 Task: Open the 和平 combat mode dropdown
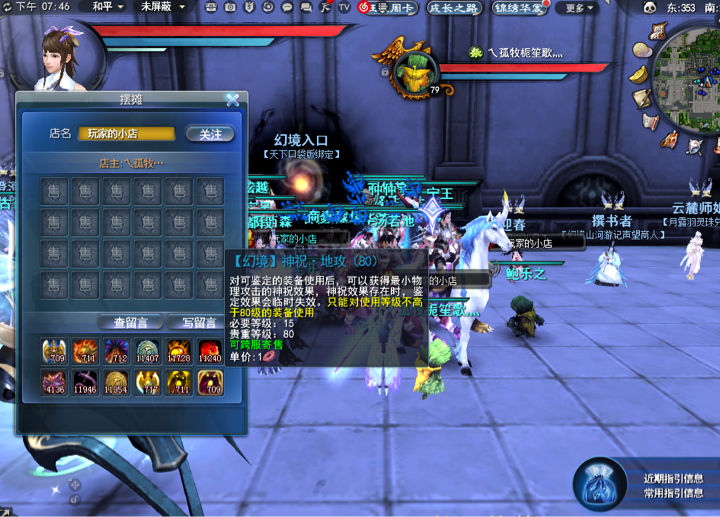click(106, 7)
